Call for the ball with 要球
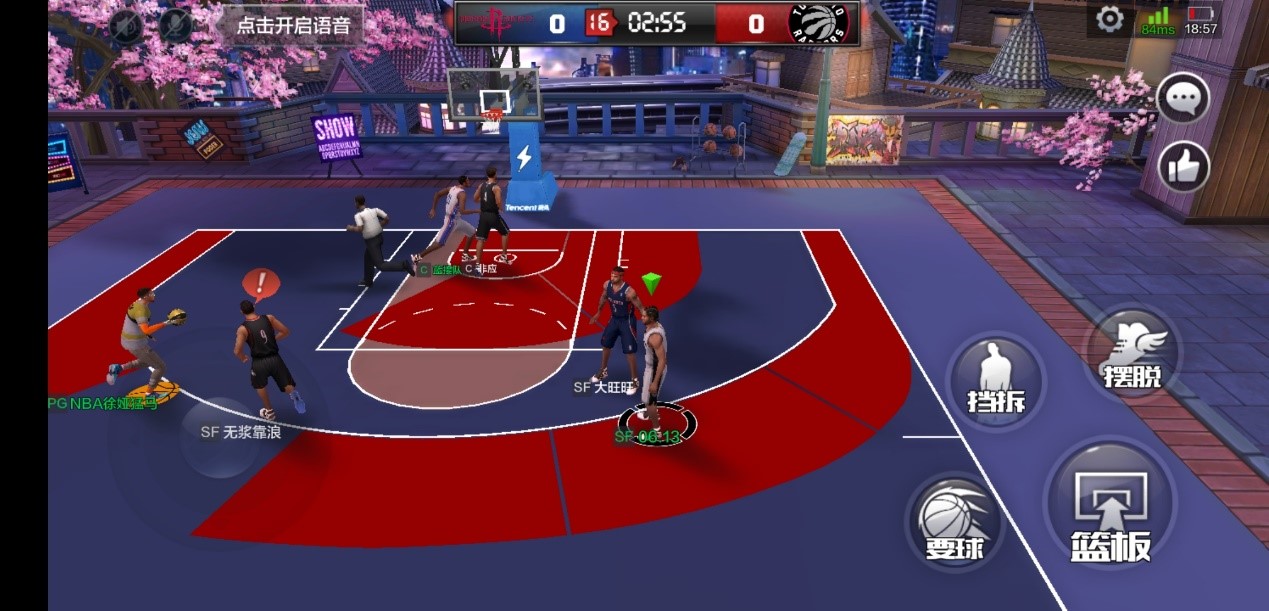 955,521
